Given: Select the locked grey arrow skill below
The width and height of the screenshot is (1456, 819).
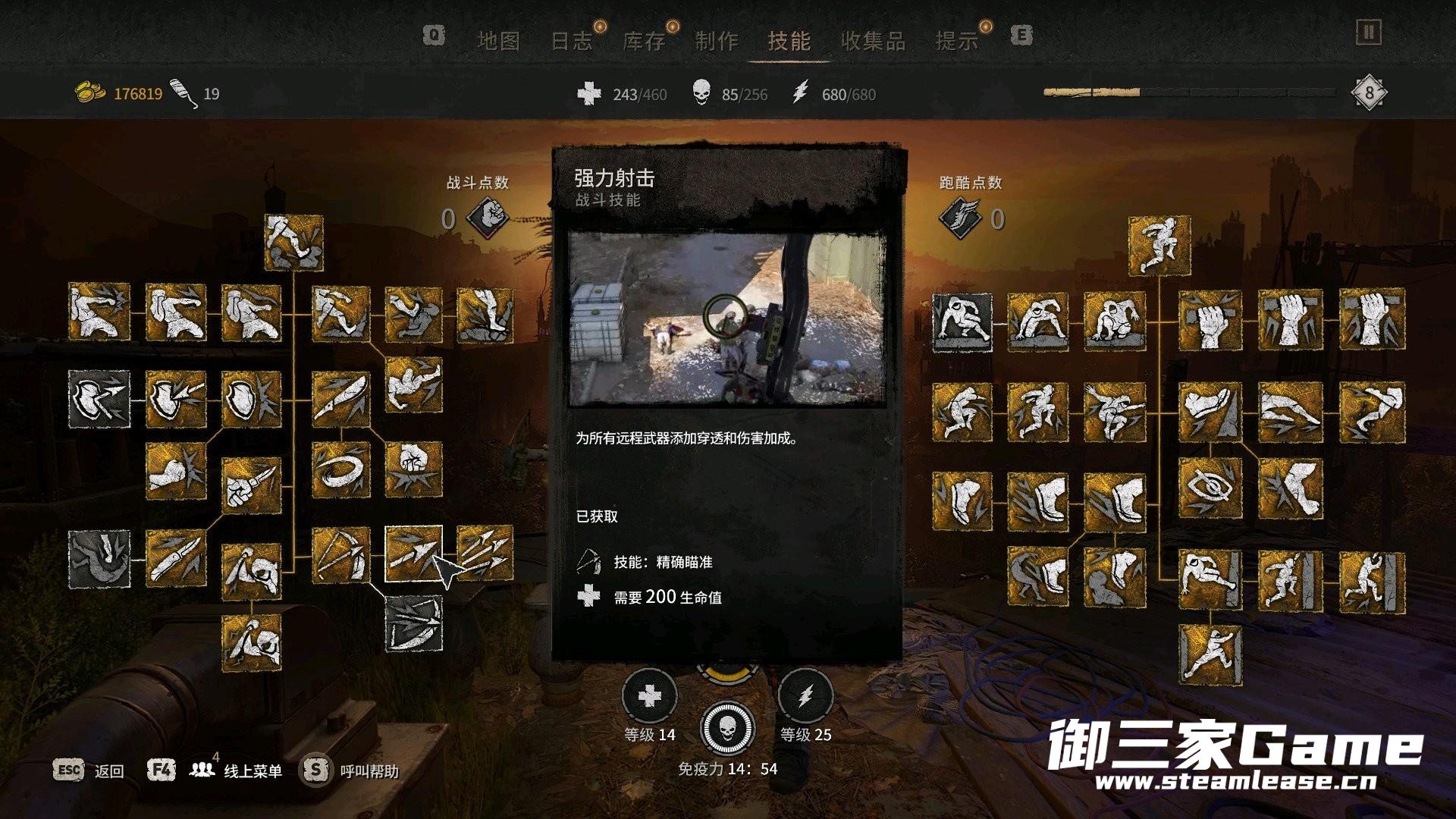Looking at the screenshot, I should pyautogui.click(x=414, y=623).
